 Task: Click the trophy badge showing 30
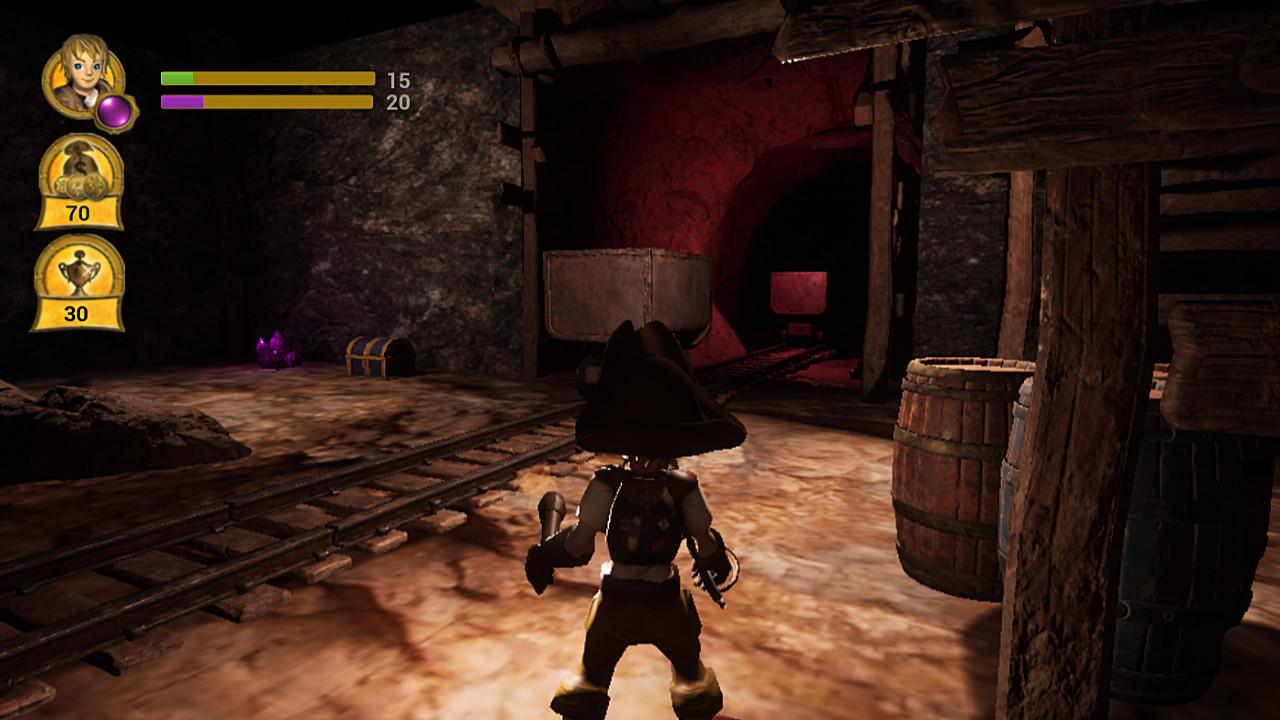click(80, 295)
